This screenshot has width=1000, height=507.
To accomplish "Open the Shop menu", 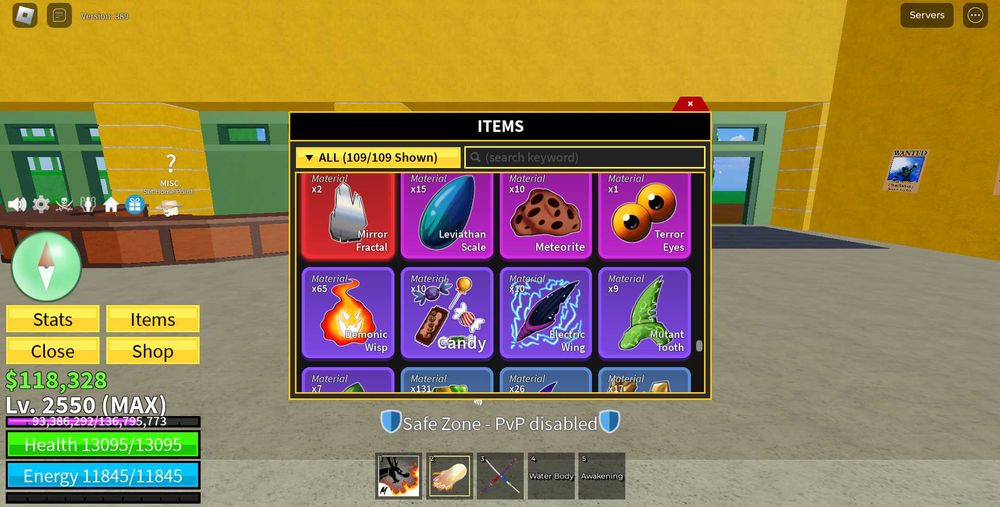I will click(x=153, y=351).
